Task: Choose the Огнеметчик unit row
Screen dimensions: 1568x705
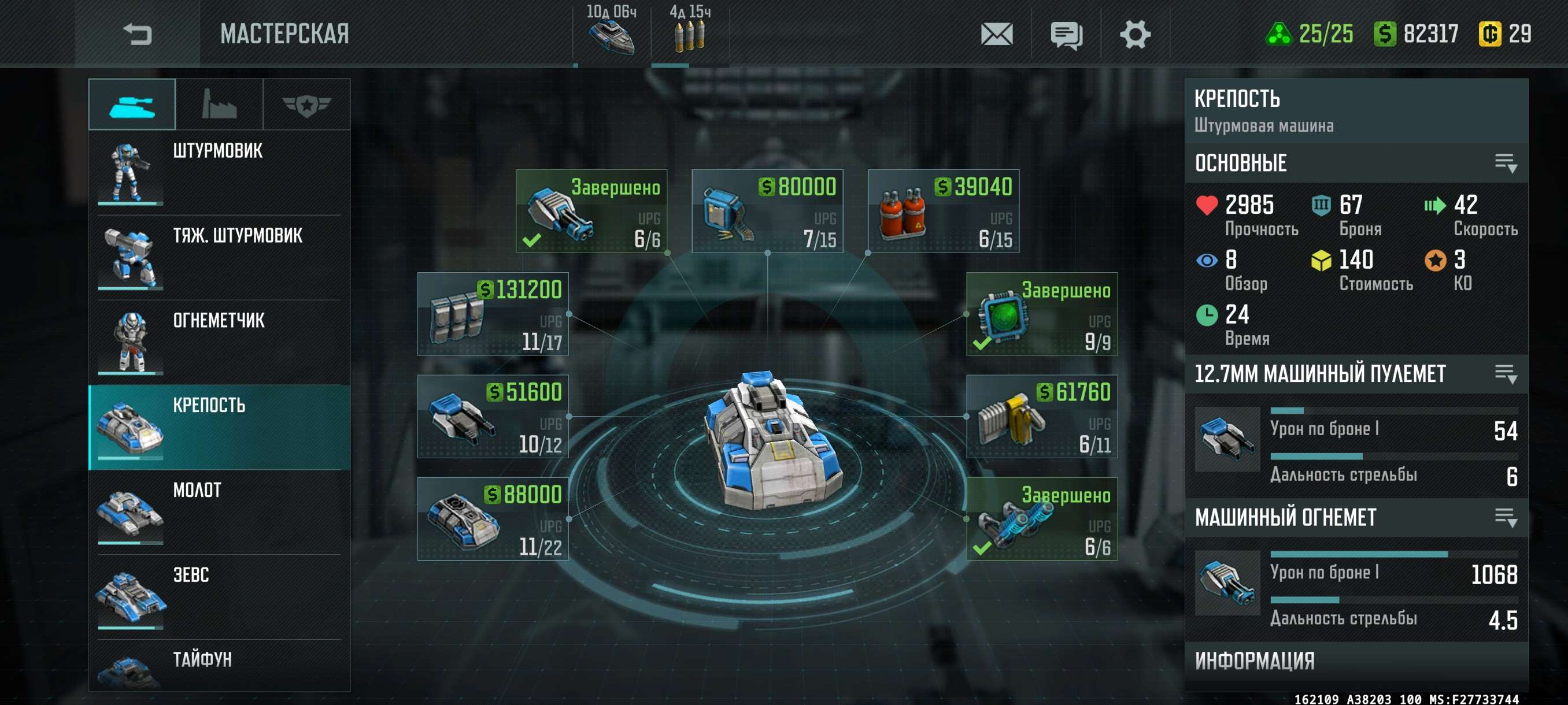Action: pos(219,342)
